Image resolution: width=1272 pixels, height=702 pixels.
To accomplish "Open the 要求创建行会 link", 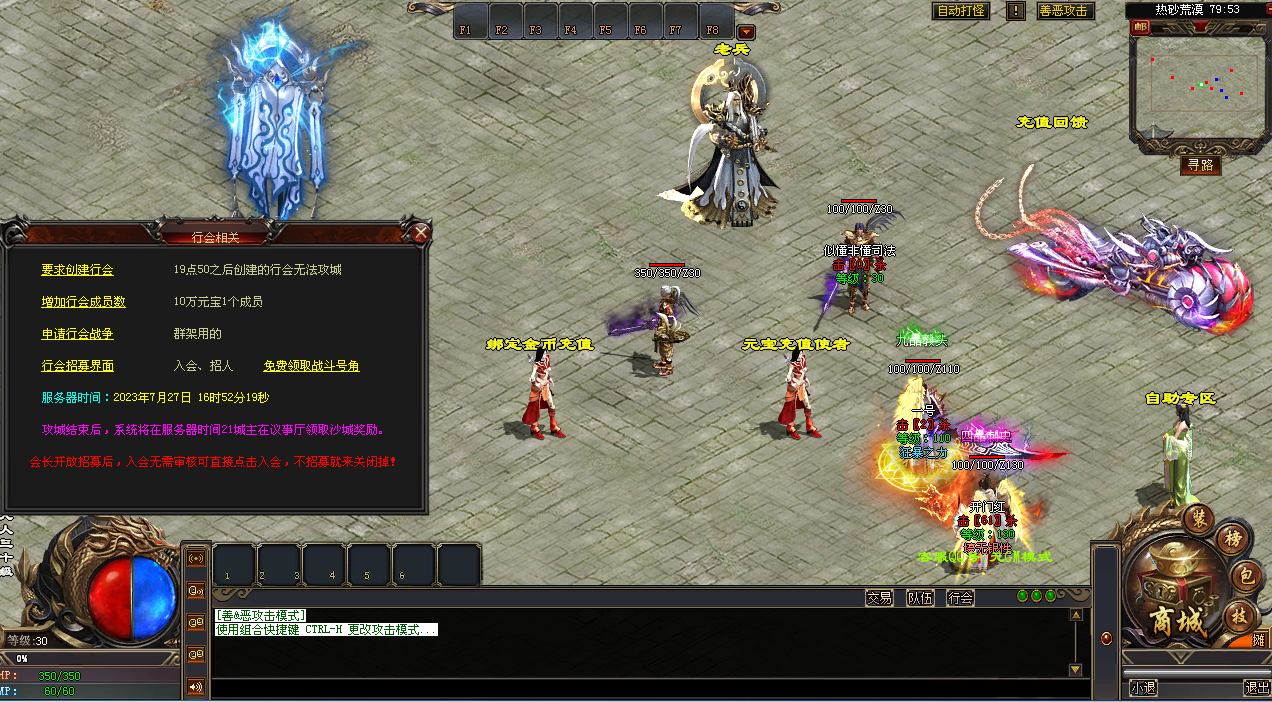I will (x=77, y=270).
